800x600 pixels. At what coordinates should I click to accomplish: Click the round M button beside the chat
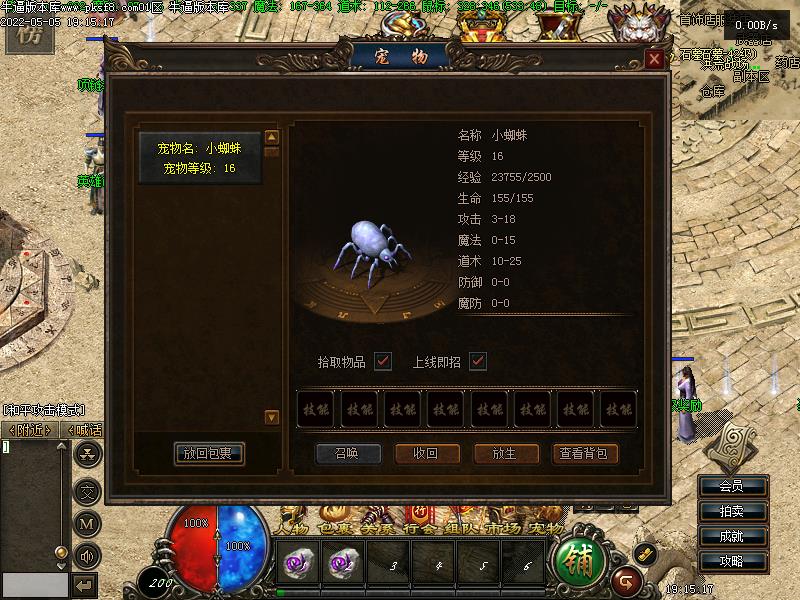coord(88,522)
